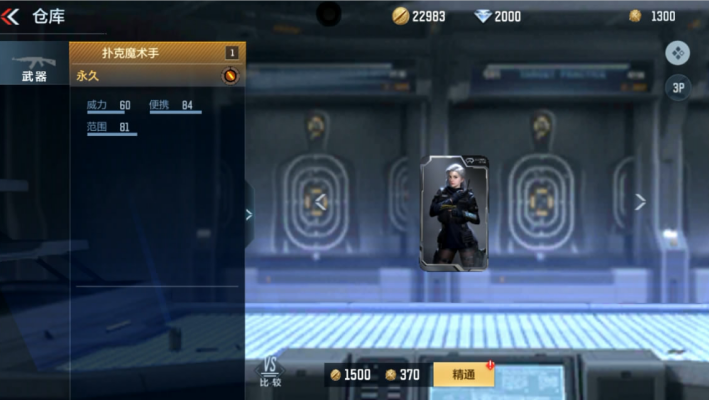
Task: Select the character card in the center
Action: pos(453,212)
